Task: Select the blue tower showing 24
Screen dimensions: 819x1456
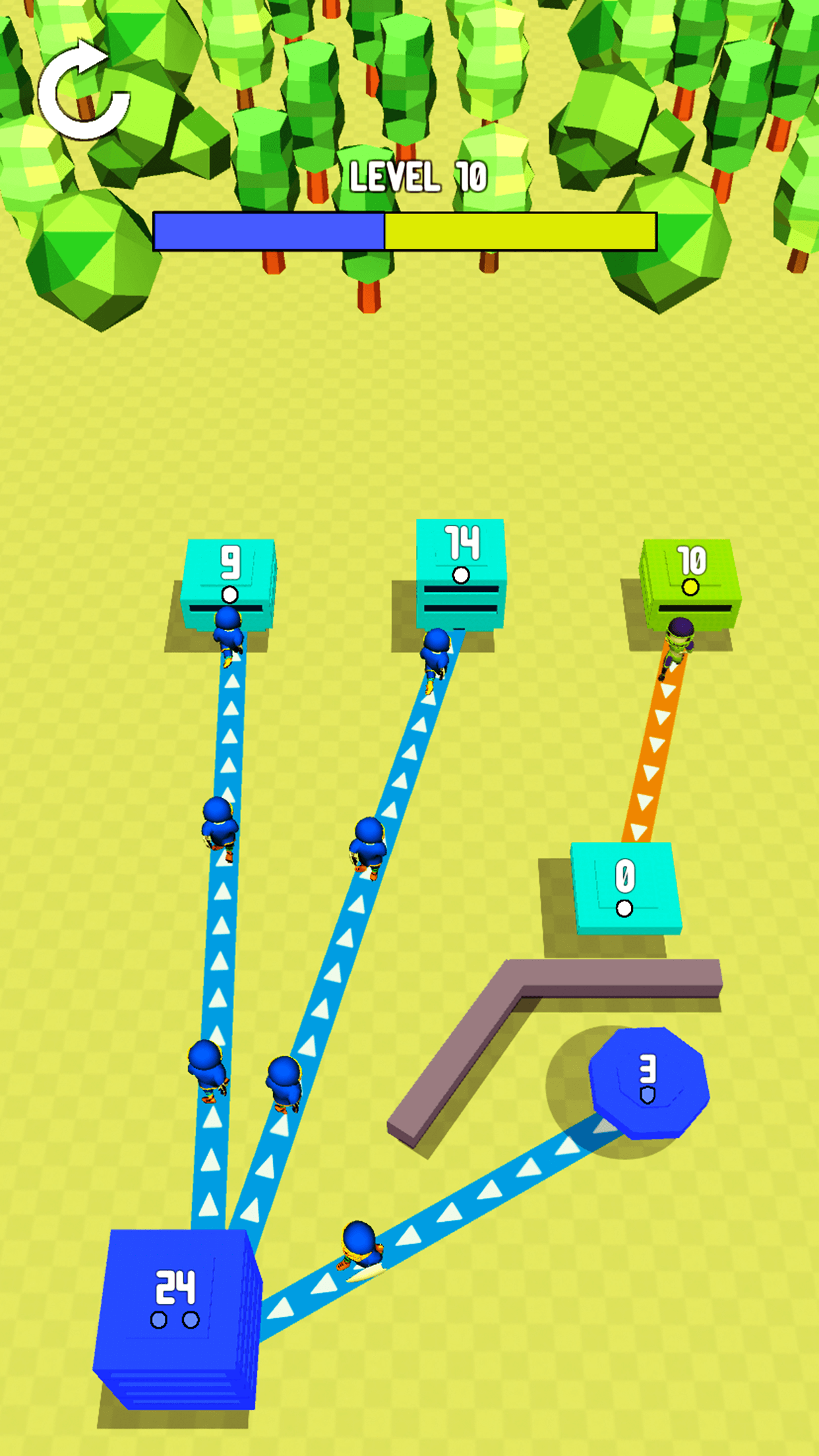Action: coord(175,1311)
